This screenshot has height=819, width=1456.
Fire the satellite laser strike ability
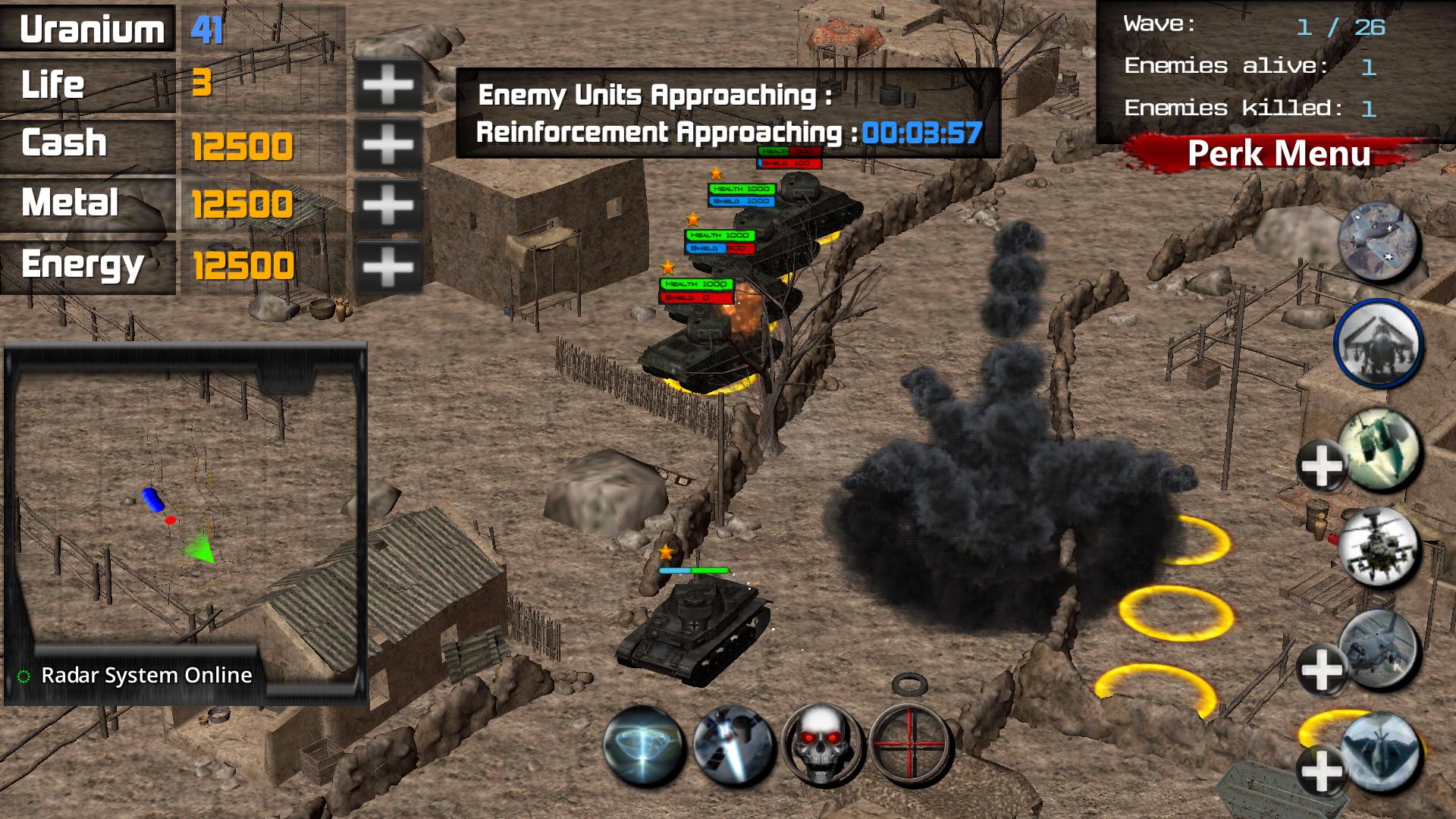coord(733,745)
